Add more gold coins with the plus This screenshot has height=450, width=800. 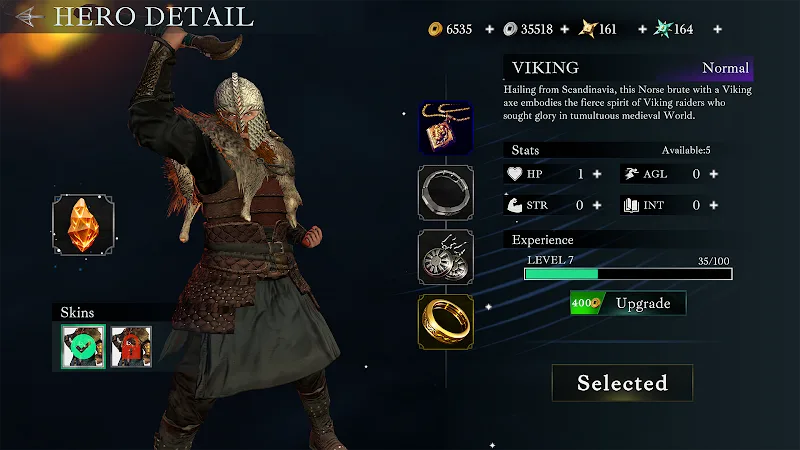[490, 29]
